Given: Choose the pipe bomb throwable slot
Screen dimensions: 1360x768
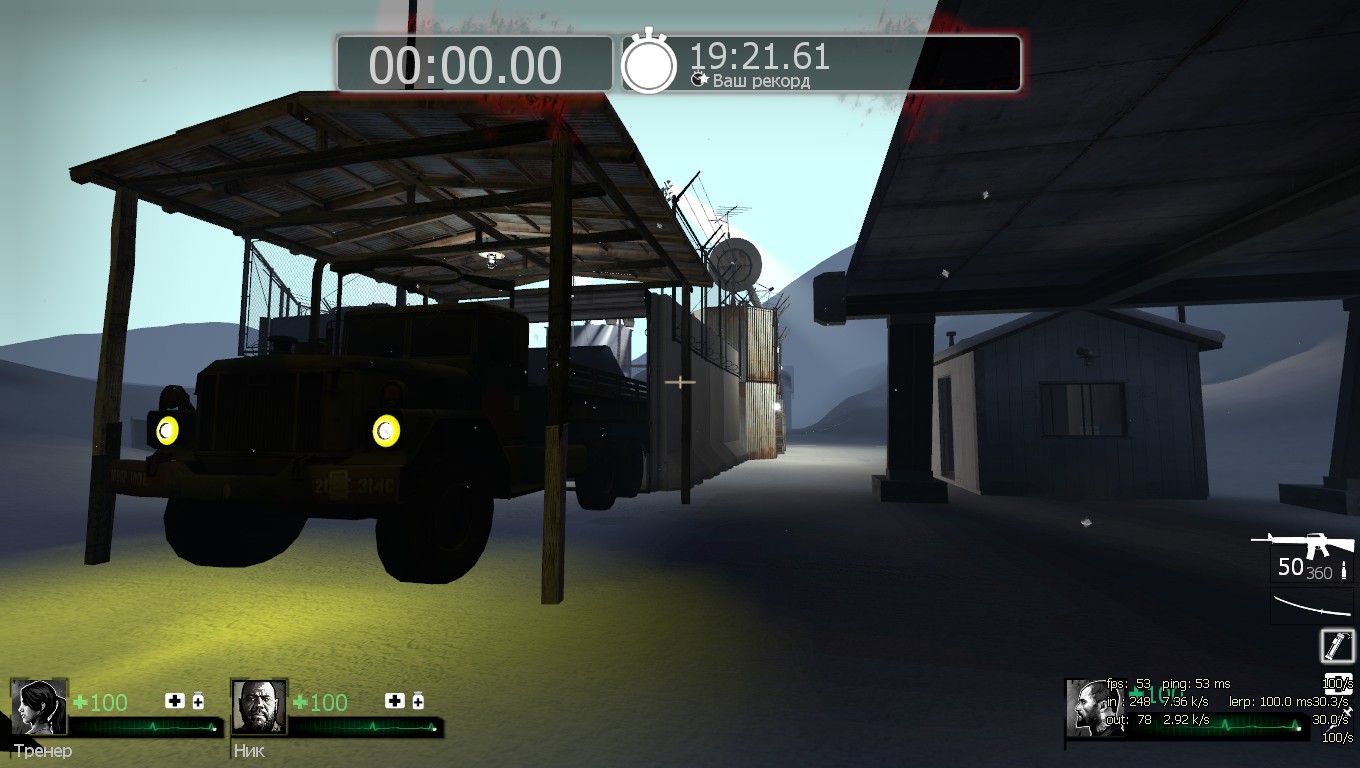Looking at the screenshot, I should pyautogui.click(x=1338, y=646).
